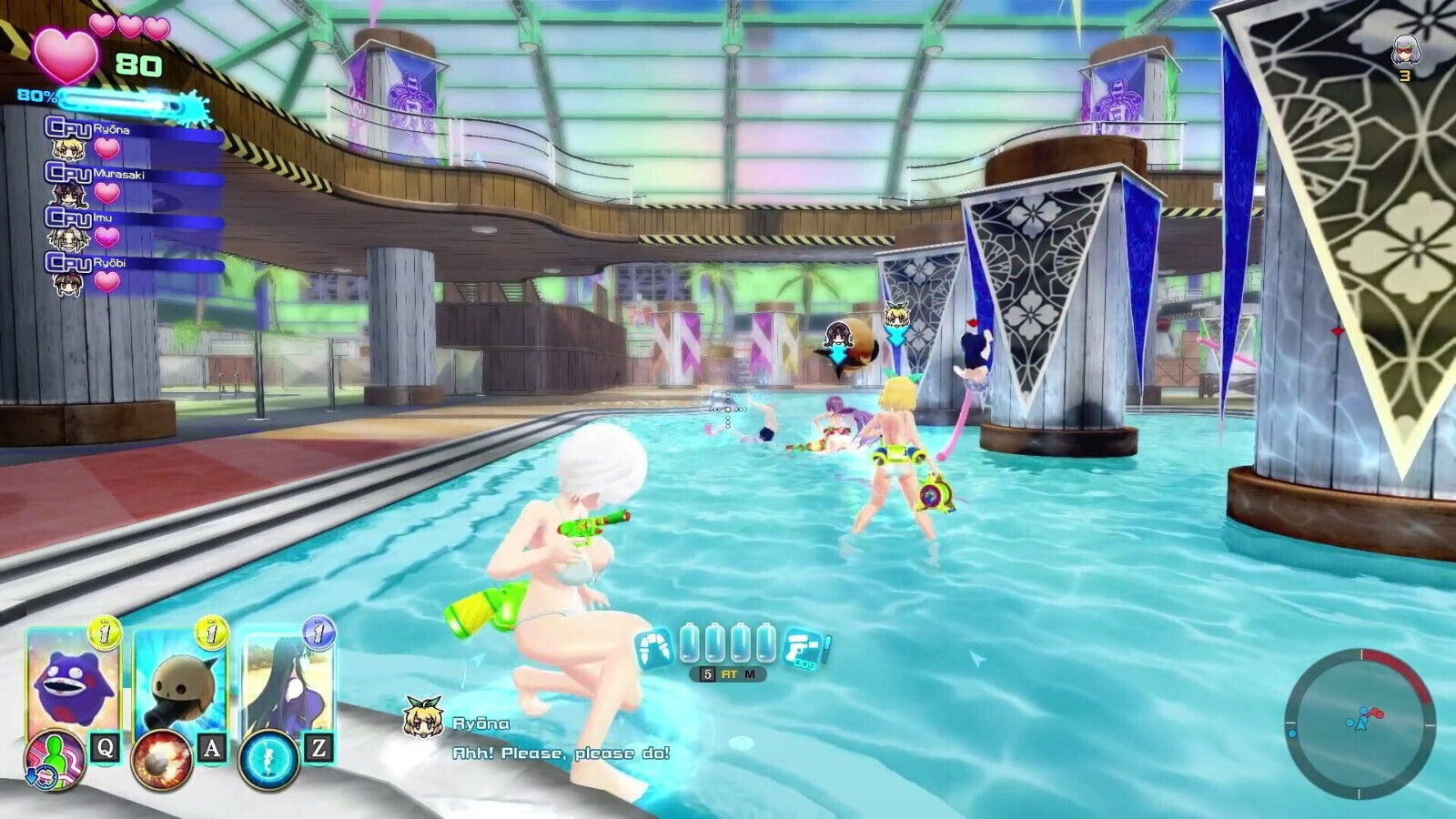Open the M mode selector near the ammo gauge
Image resolution: width=1456 pixels, height=819 pixels.
tap(752, 673)
